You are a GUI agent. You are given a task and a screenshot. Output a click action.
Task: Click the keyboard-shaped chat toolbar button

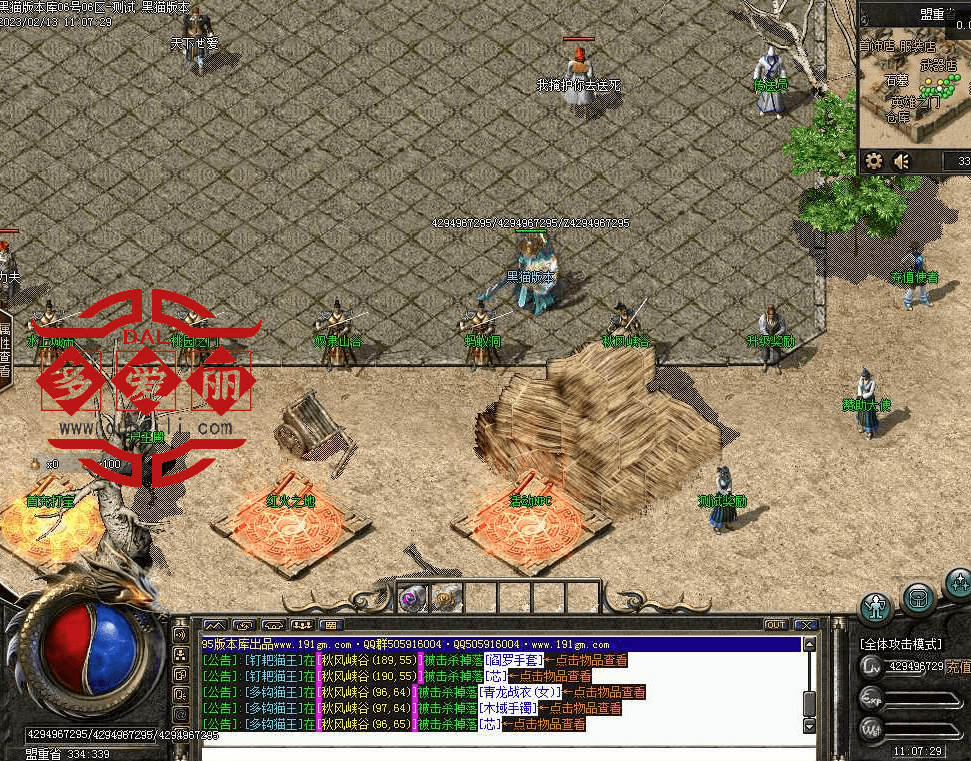(x=329, y=625)
